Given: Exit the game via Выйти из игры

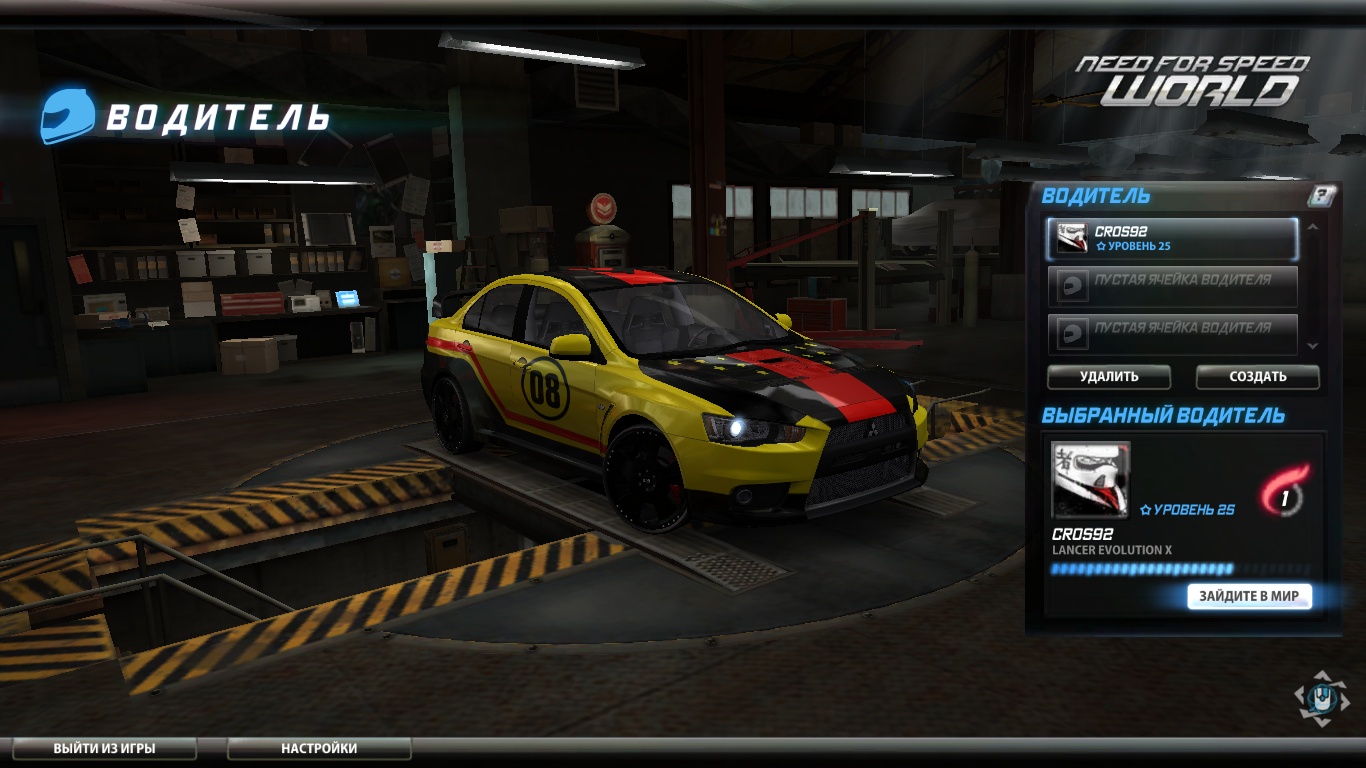Looking at the screenshot, I should pos(104,748).
